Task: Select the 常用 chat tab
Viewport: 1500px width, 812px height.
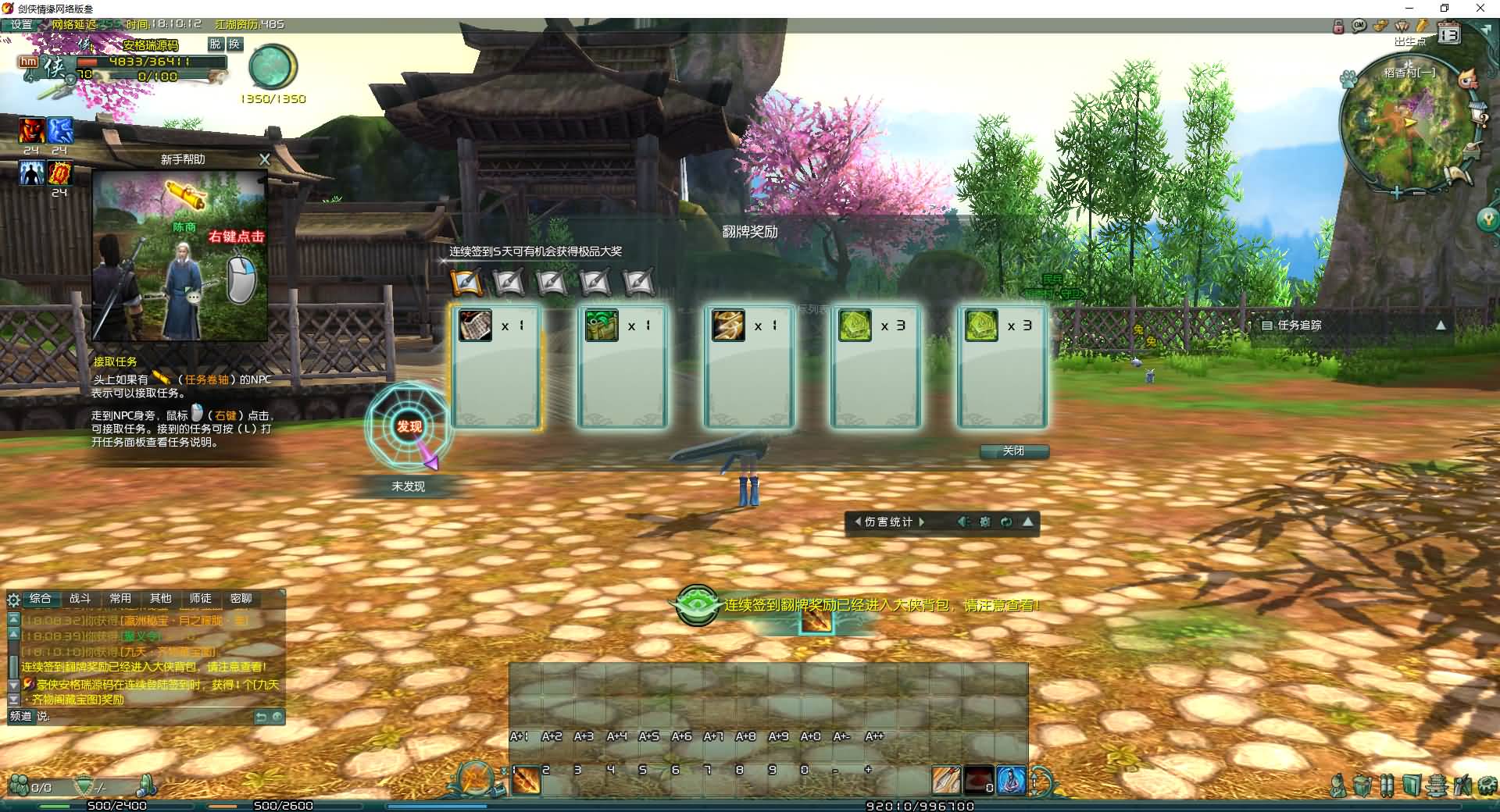Action: pyautogui.click(x=120, y=599)
